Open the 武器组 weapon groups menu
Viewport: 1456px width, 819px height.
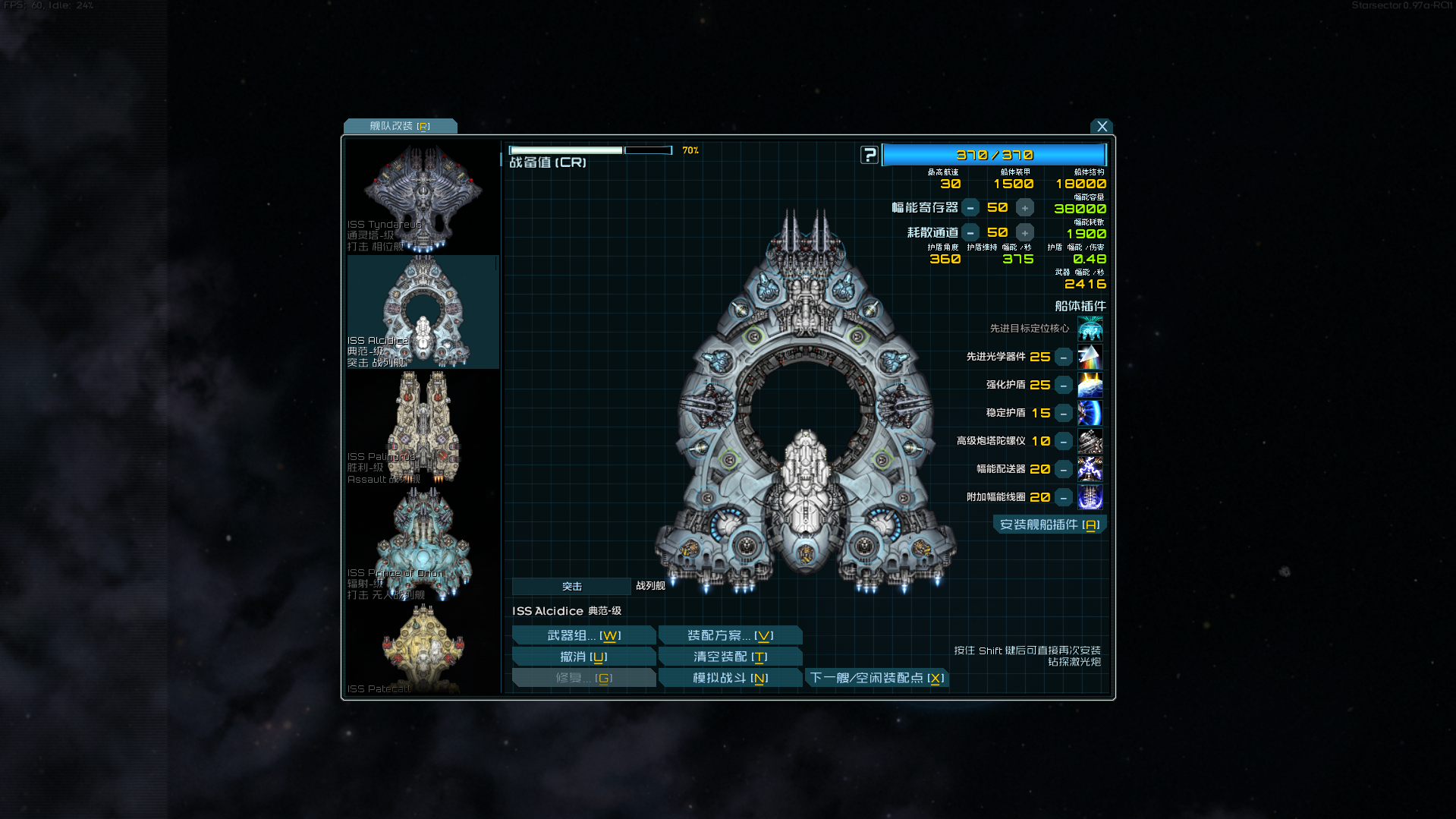click(x=583, y=635)
